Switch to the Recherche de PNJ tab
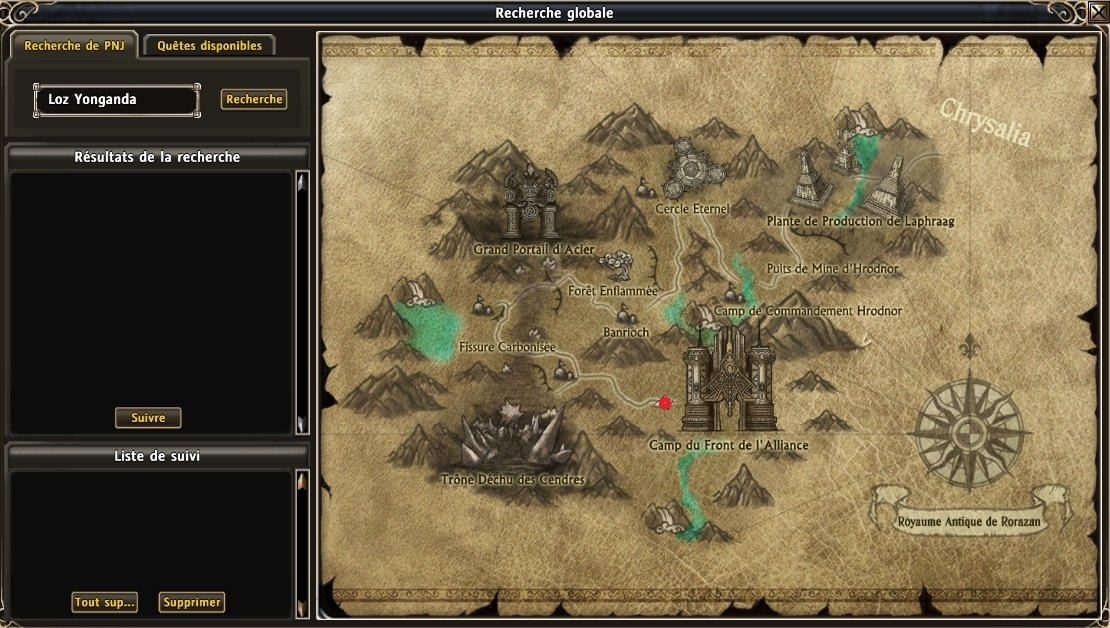 75,46
